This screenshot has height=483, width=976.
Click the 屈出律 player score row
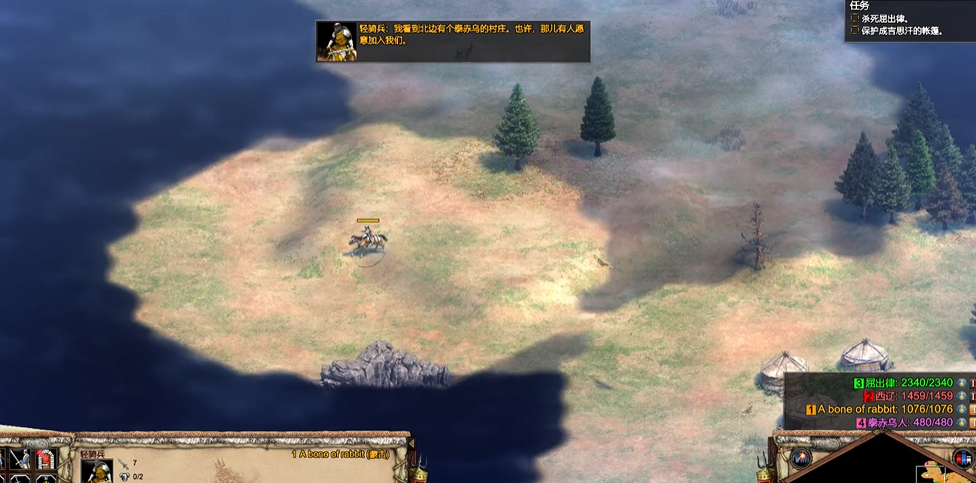tap(900, 382)
